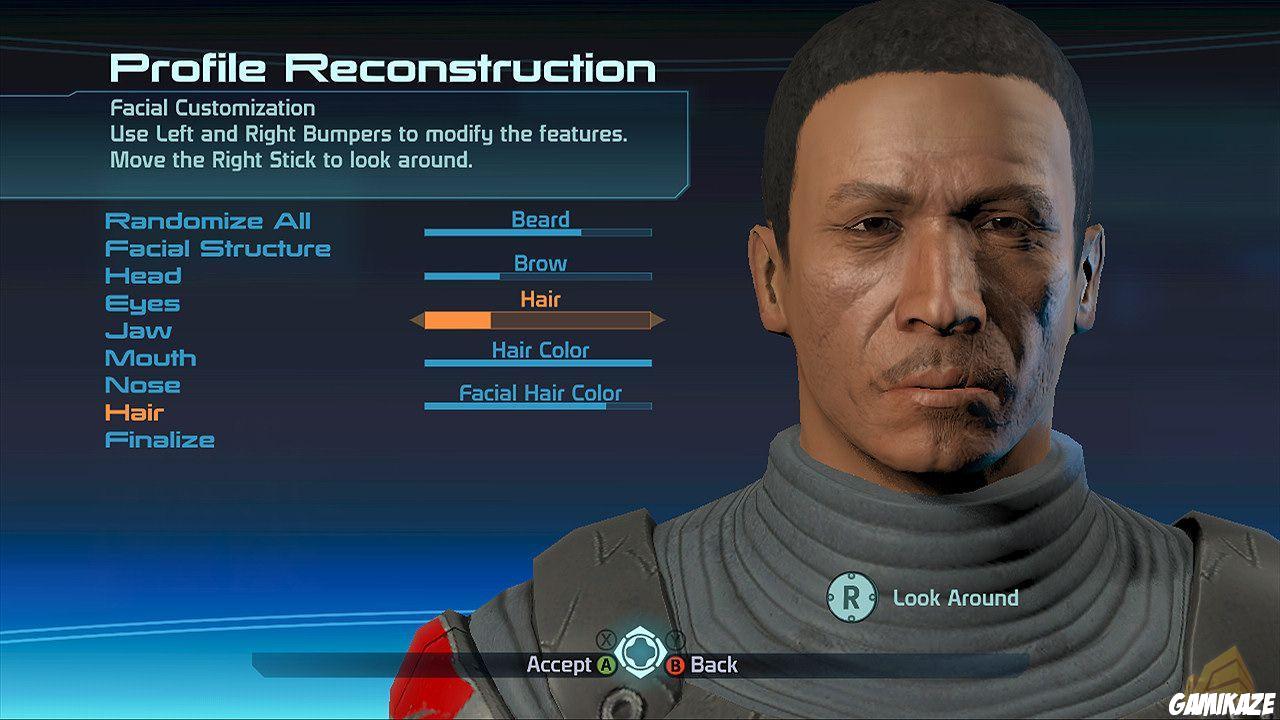Open the Jaw customization section
The image size is (1280, 720).
137,330
